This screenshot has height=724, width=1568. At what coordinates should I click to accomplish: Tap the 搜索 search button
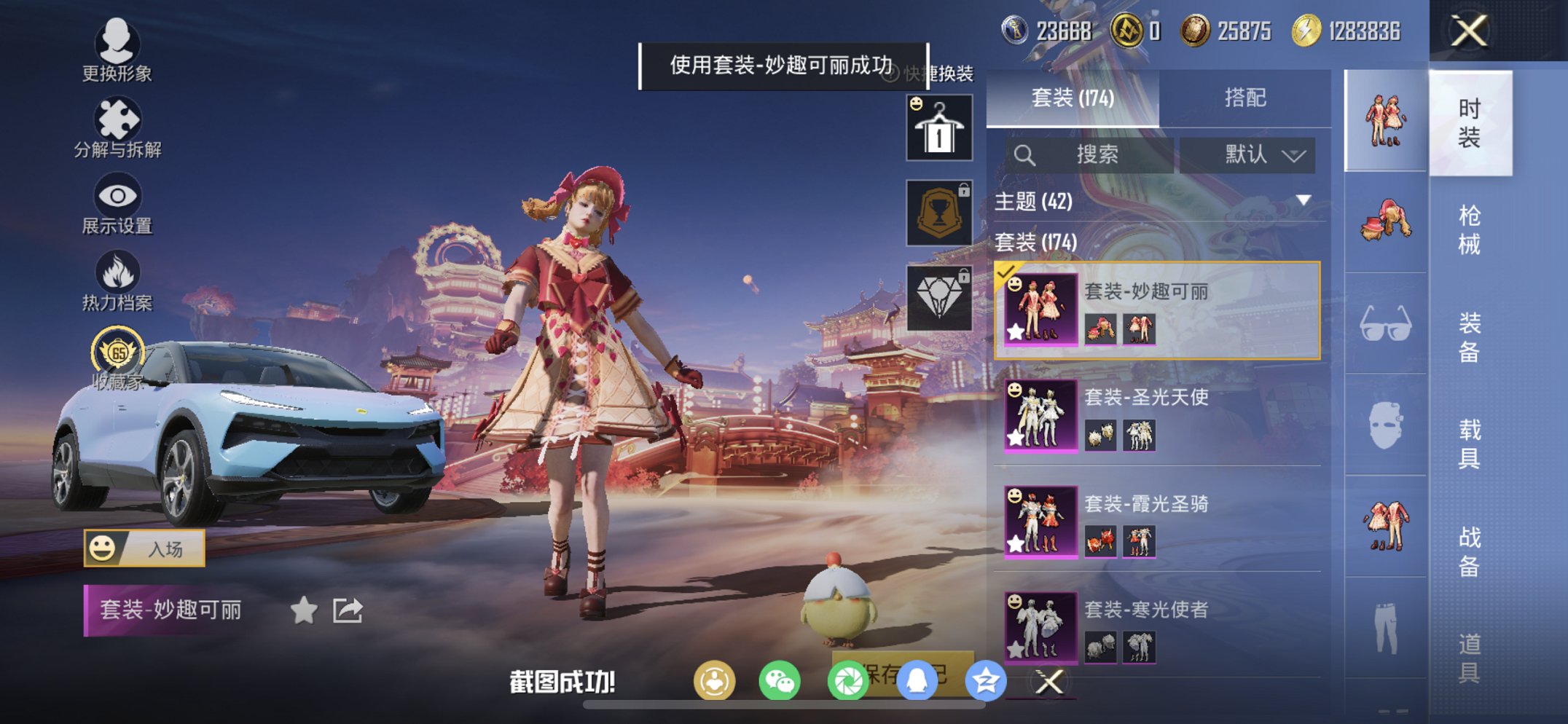[x=1094, y=154]
